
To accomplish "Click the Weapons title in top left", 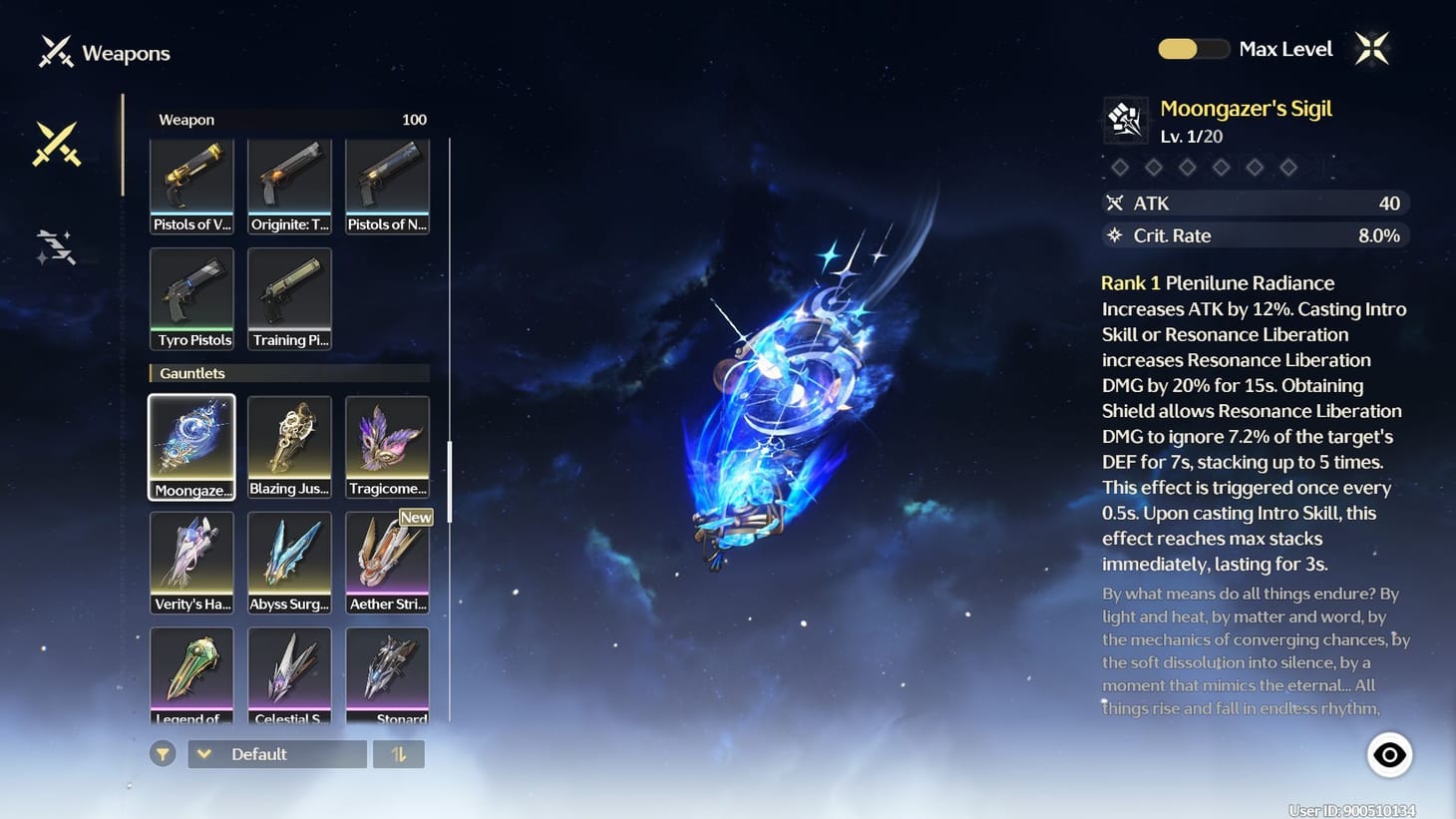I will tap(126, 53).
